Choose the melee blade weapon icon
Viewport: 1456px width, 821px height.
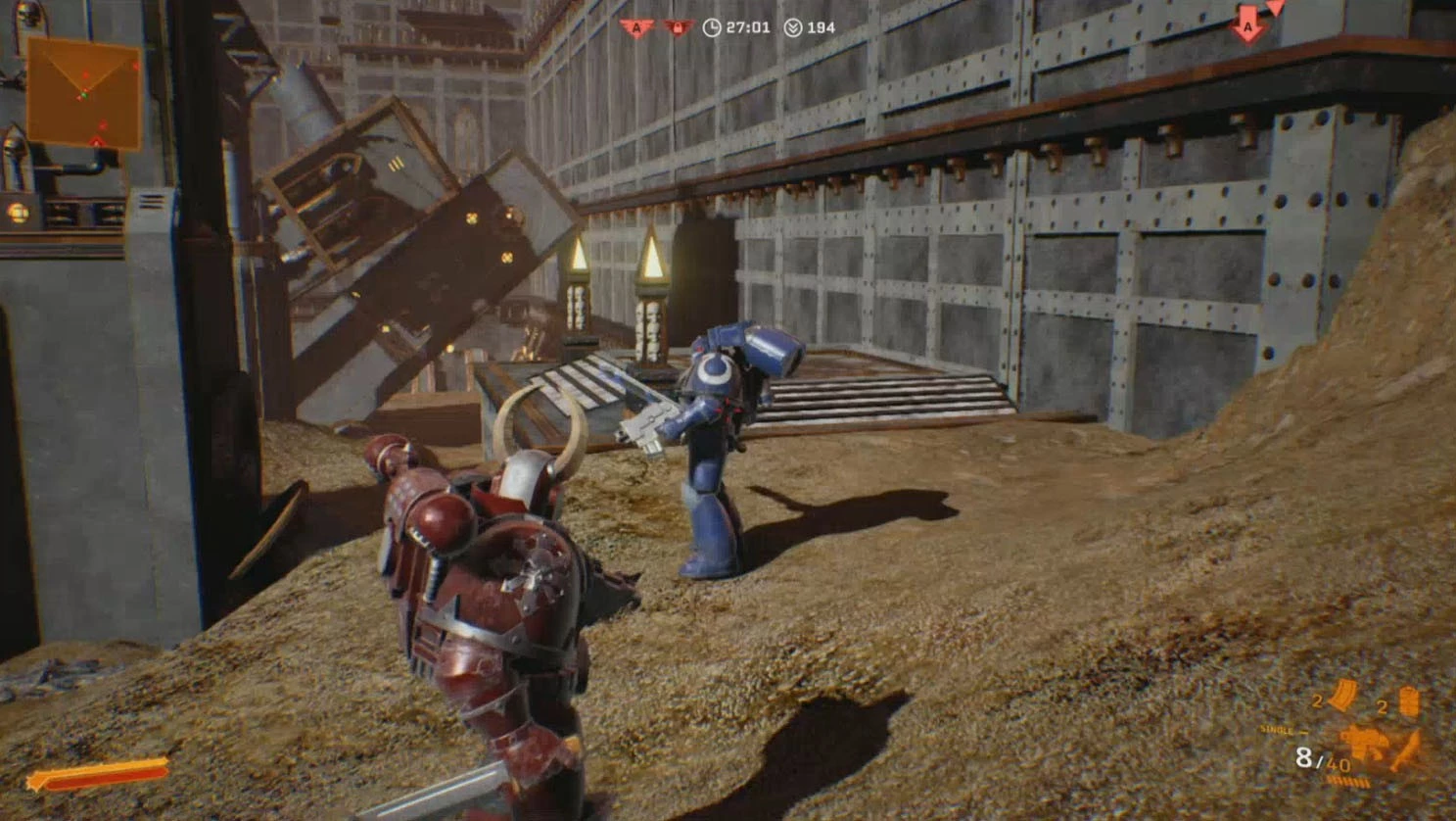pos(1407,749)
